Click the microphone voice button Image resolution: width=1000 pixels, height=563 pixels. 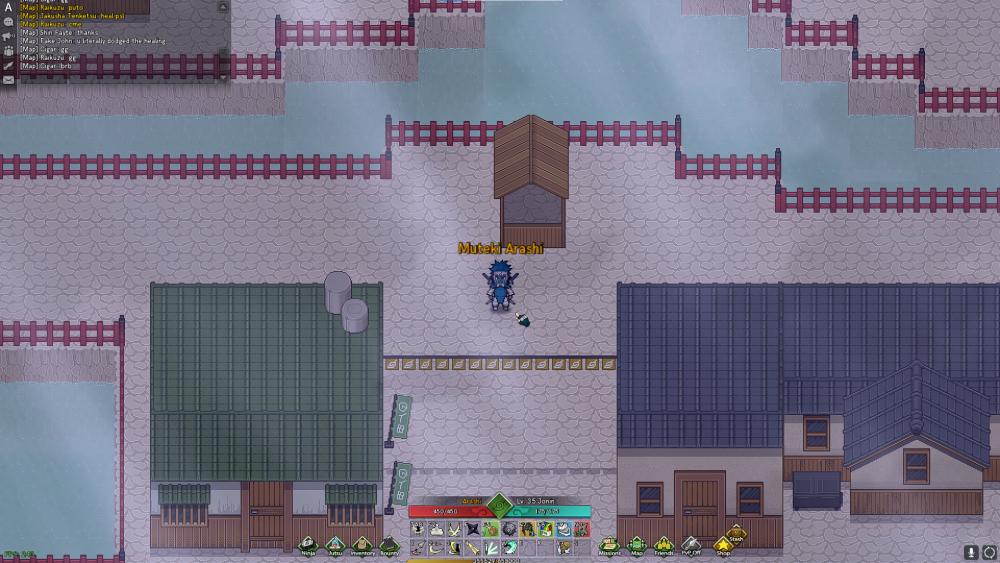pos(971,552)
